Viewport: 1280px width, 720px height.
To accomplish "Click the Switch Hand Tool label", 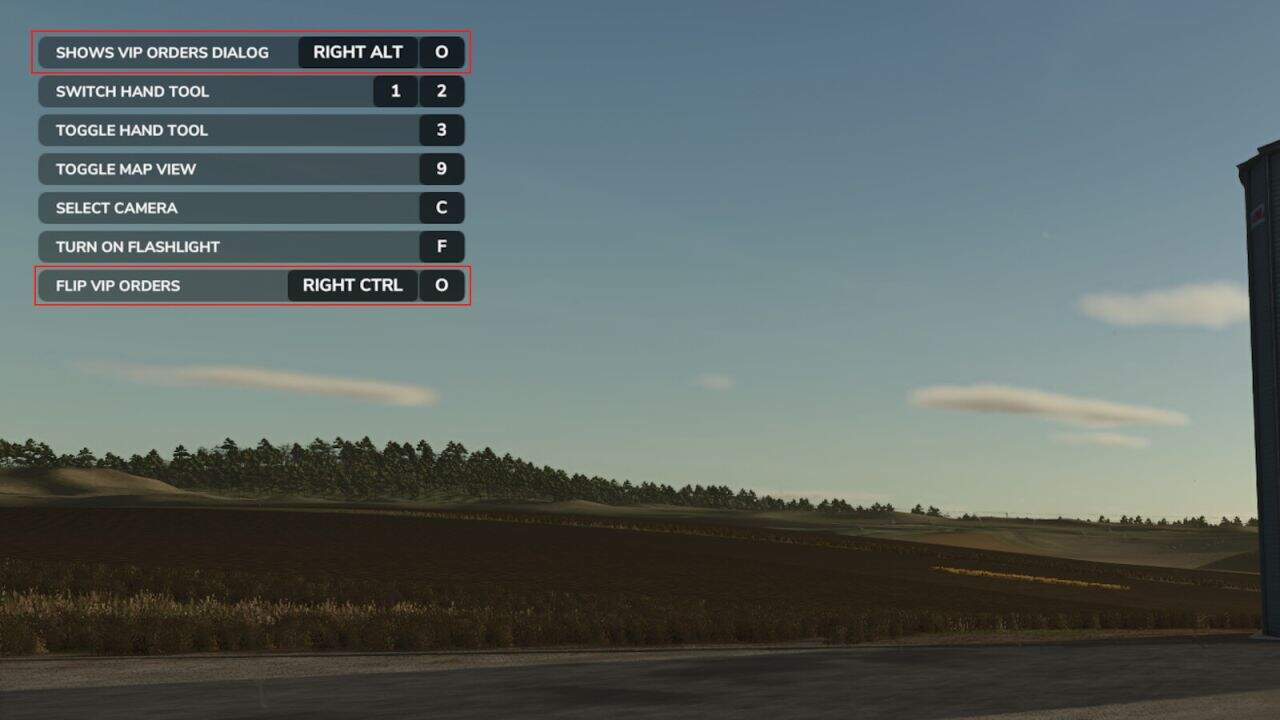I will [132, 91].
